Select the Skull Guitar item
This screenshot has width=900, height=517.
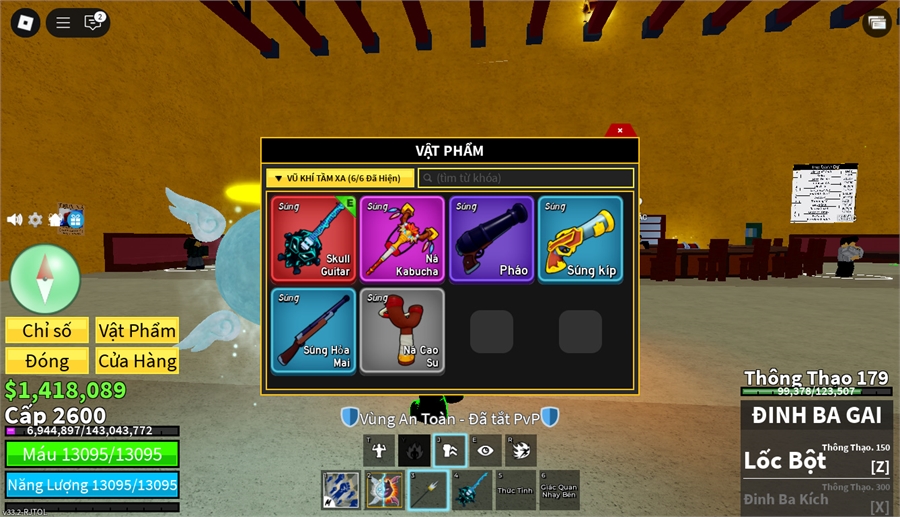pyautogui.click(x=314, y=239)
